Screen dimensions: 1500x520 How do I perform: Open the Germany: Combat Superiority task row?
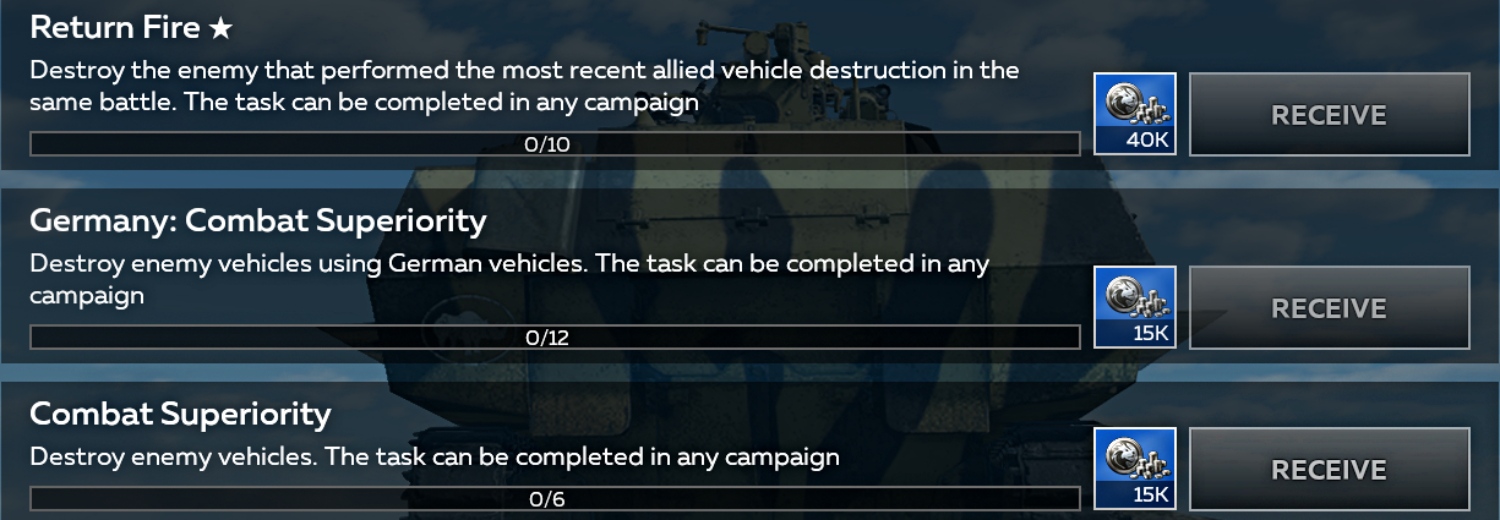pyautogui.click(x=257, y=221)
